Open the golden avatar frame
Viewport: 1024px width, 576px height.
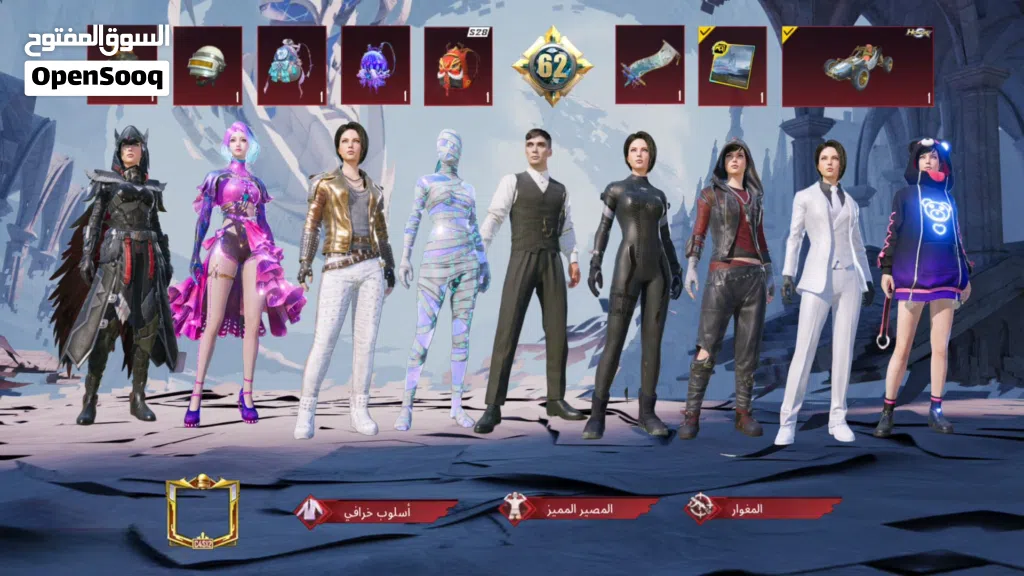pyautogui.click(x=203, y=512)
